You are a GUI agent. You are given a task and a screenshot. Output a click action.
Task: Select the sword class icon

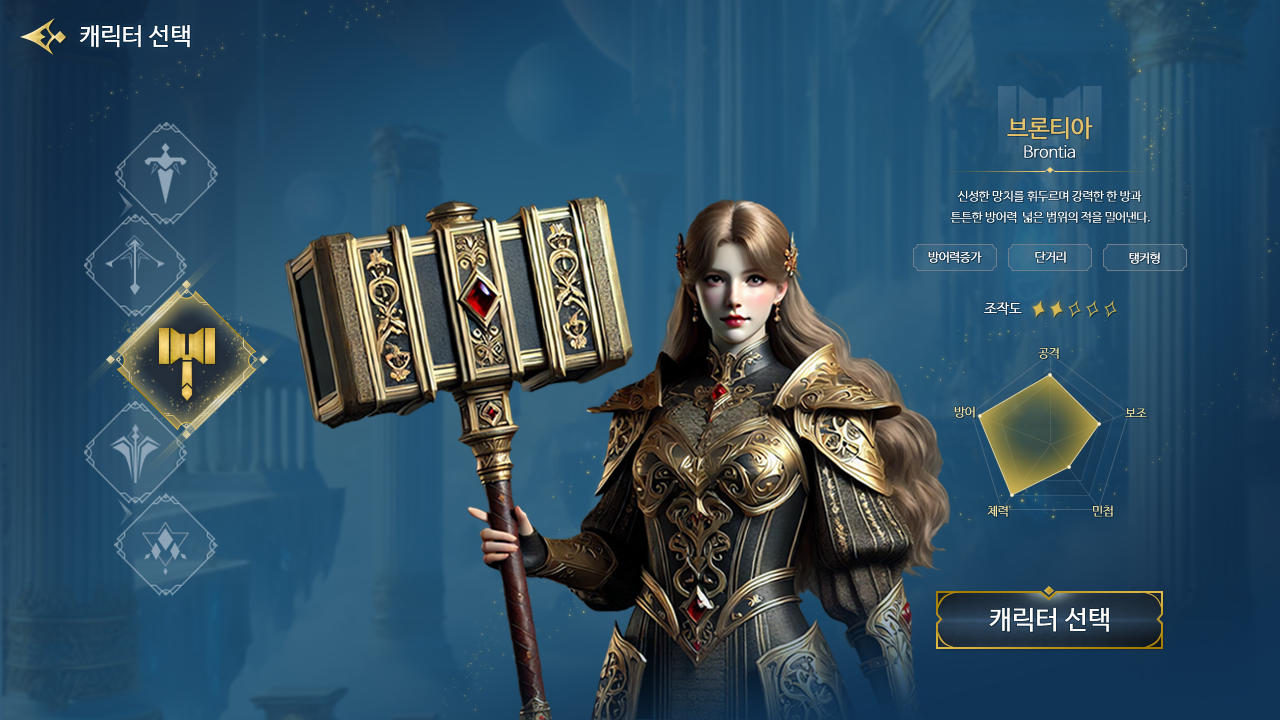(x=166, y=173)
